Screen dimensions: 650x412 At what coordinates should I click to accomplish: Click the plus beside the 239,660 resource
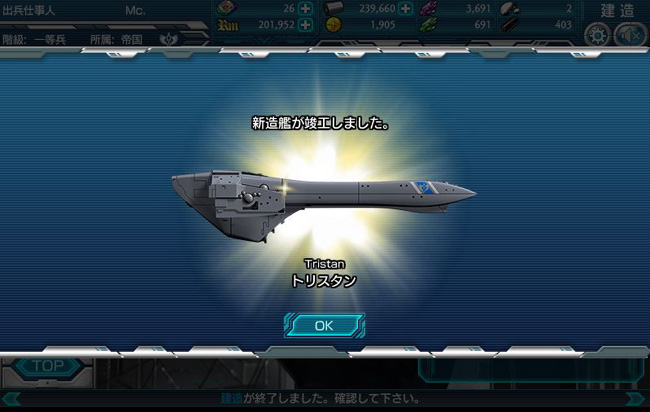(x=405, y=9)
